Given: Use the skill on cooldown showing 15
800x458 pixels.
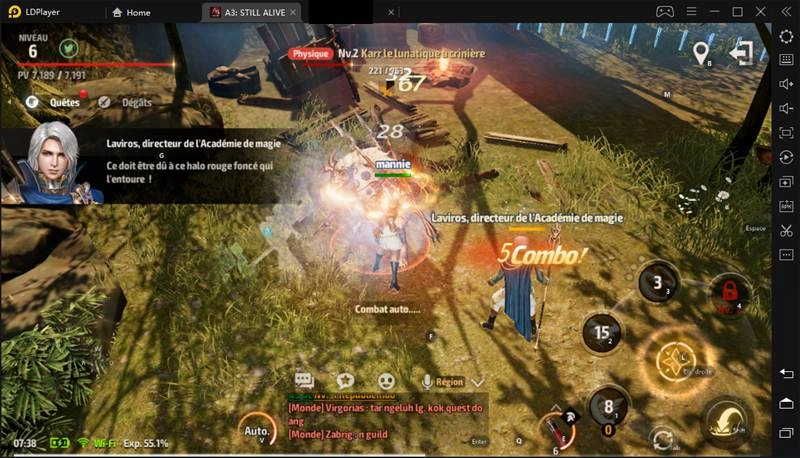Looking at the screenshot, I should [603, 332].
